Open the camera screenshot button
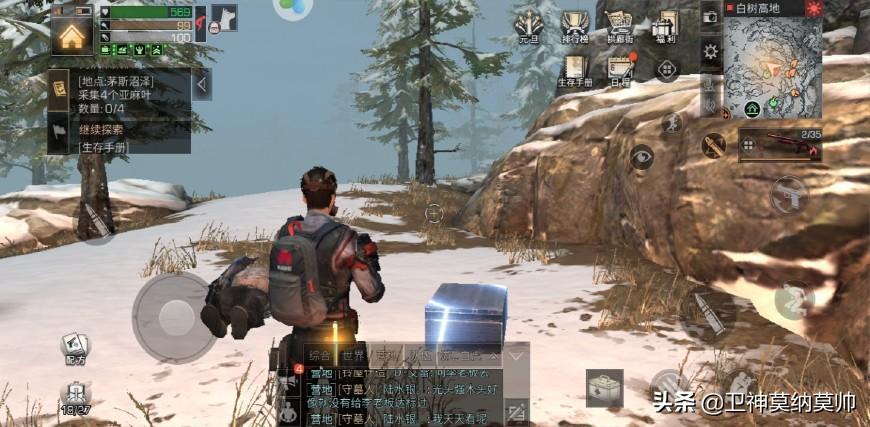The height and width of the screenshot is (427, 870). pyautogui.click(x=710, y=17)
